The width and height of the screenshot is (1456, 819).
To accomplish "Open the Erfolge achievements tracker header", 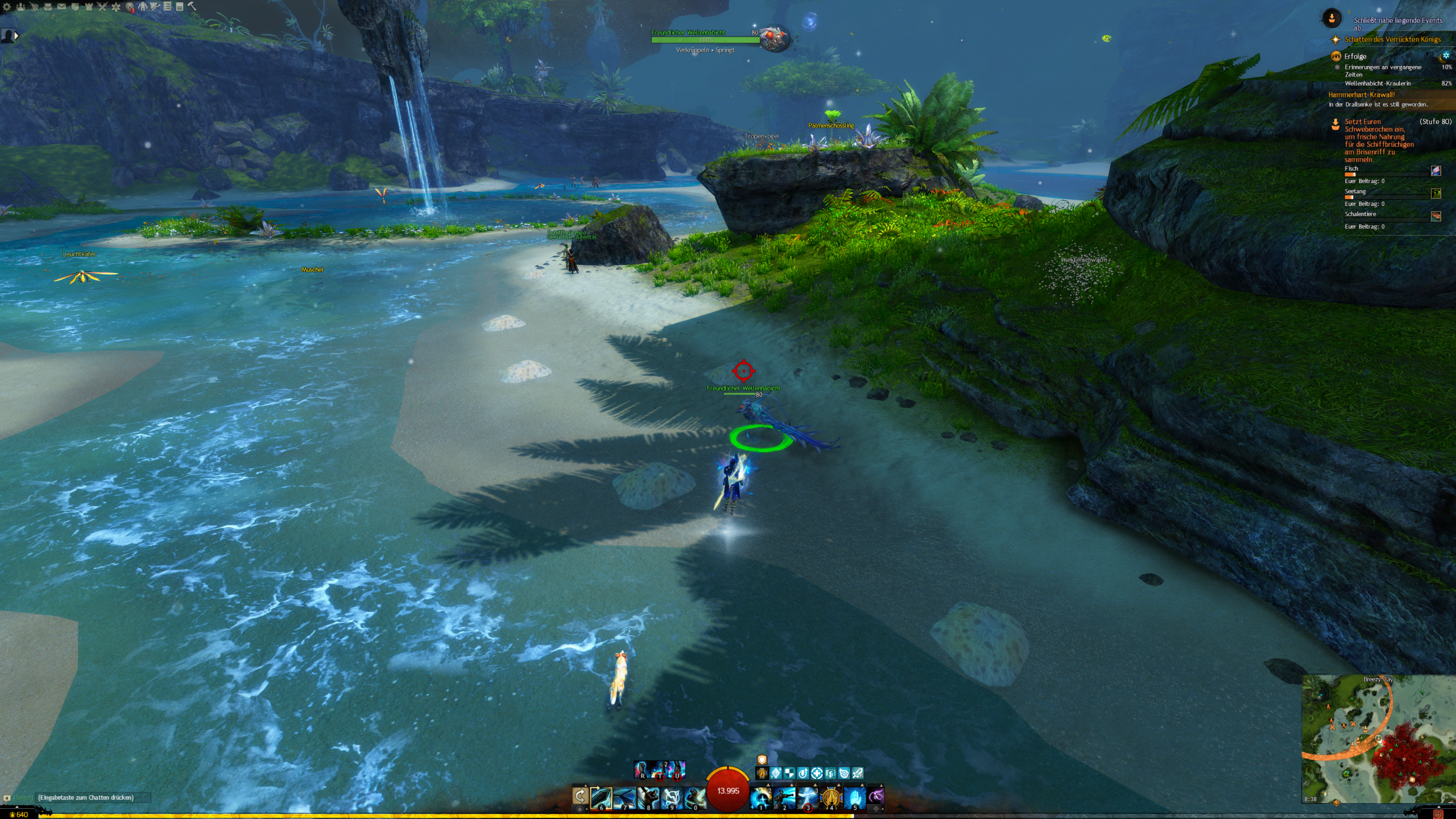I will 1355,56.
